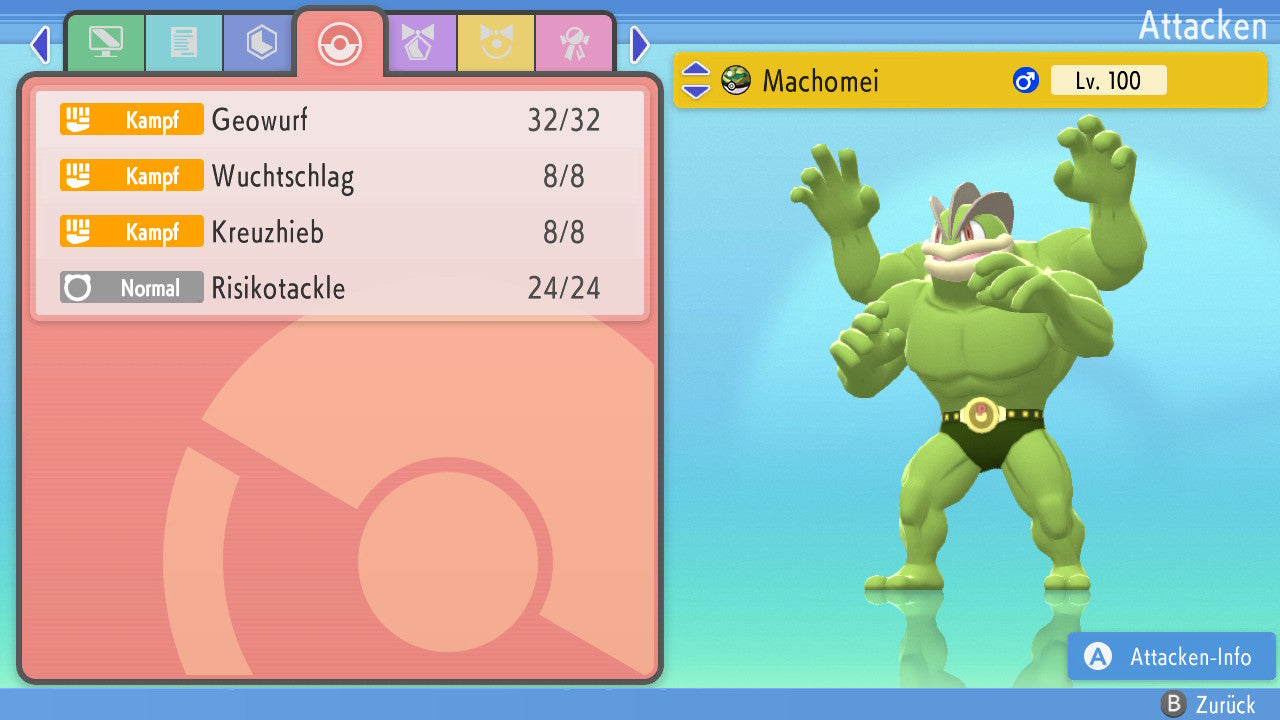Select the Kreuzhieb move
This screenshot has height=720, width=1280.
tap(340, 233)
